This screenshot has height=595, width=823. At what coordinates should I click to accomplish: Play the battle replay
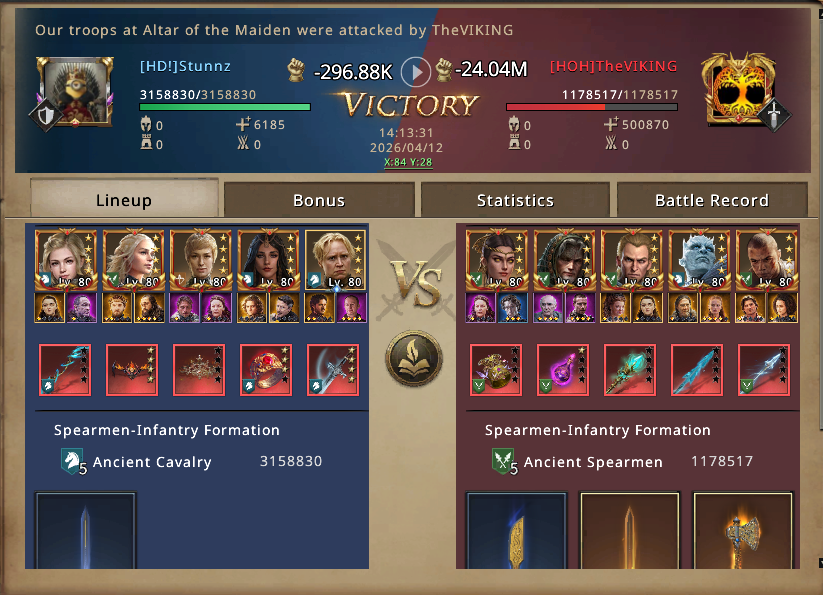[416, 71]
